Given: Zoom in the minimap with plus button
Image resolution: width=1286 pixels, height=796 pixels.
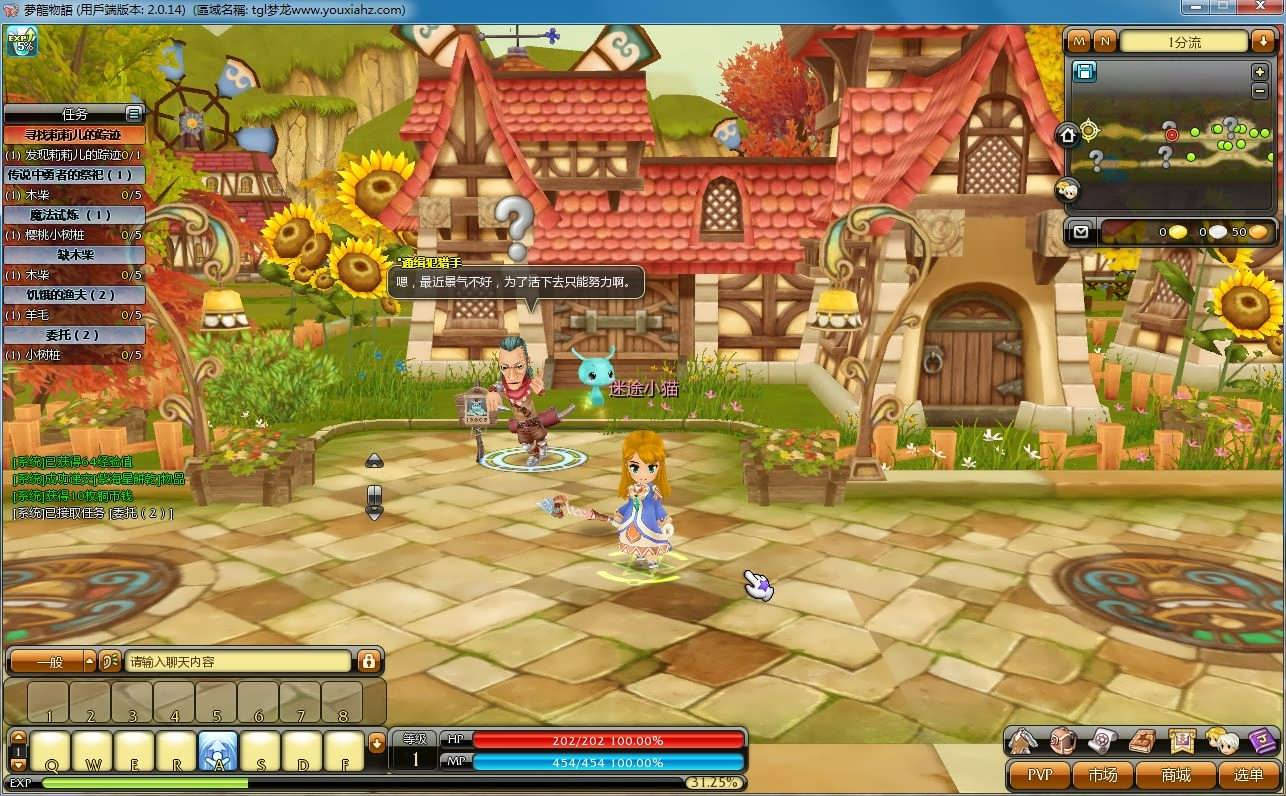Looking at the screenshot, I should coord(1259,72).
